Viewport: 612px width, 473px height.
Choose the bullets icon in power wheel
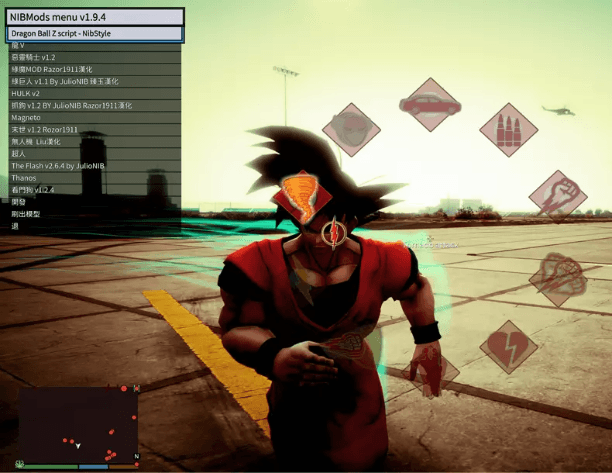(x=508, y=129)
